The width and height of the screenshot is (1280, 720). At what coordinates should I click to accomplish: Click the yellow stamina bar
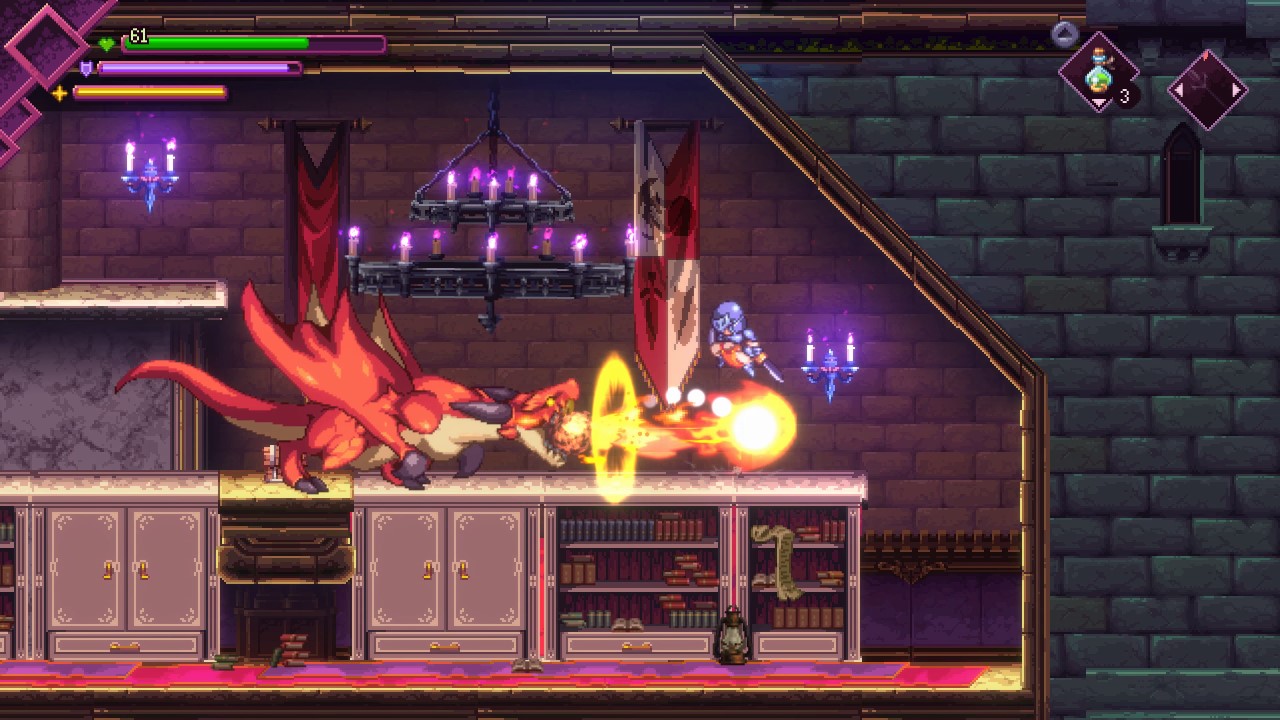click(150, 91)
